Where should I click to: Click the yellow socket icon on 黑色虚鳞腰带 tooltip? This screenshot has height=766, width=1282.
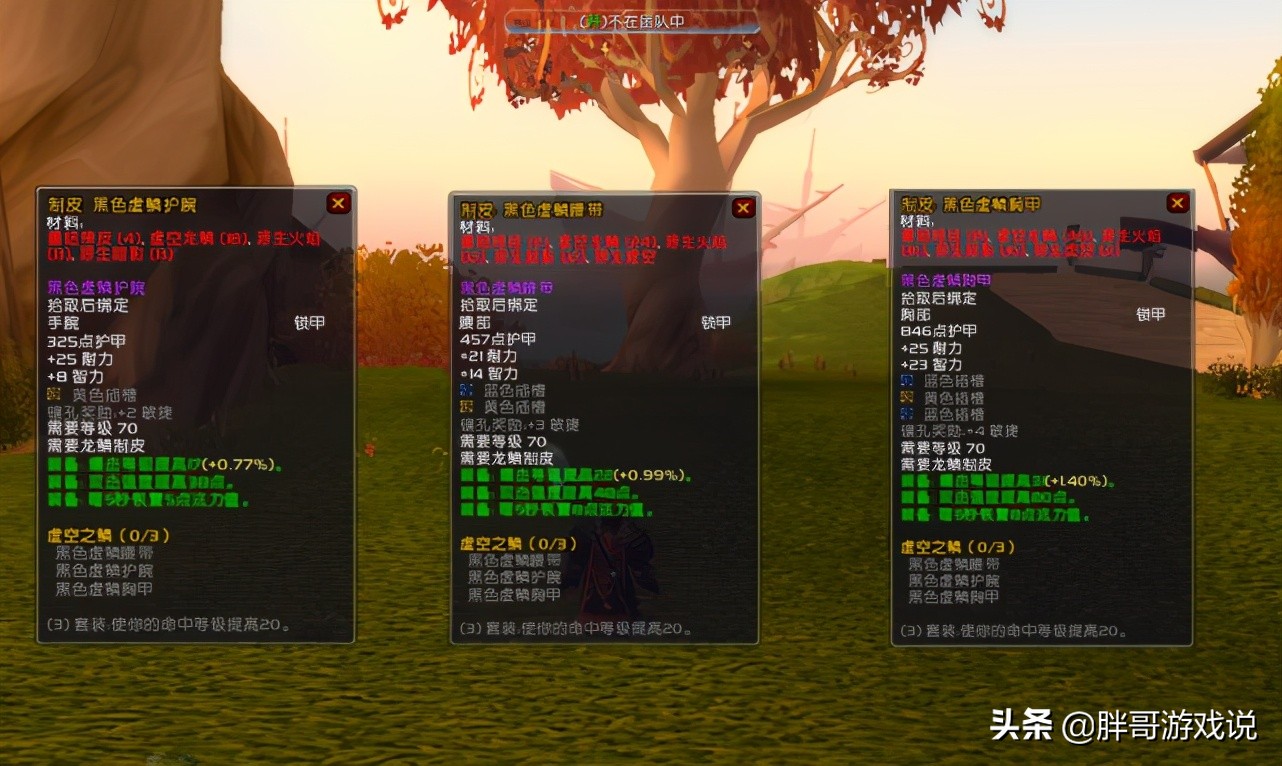click(466, 408)
